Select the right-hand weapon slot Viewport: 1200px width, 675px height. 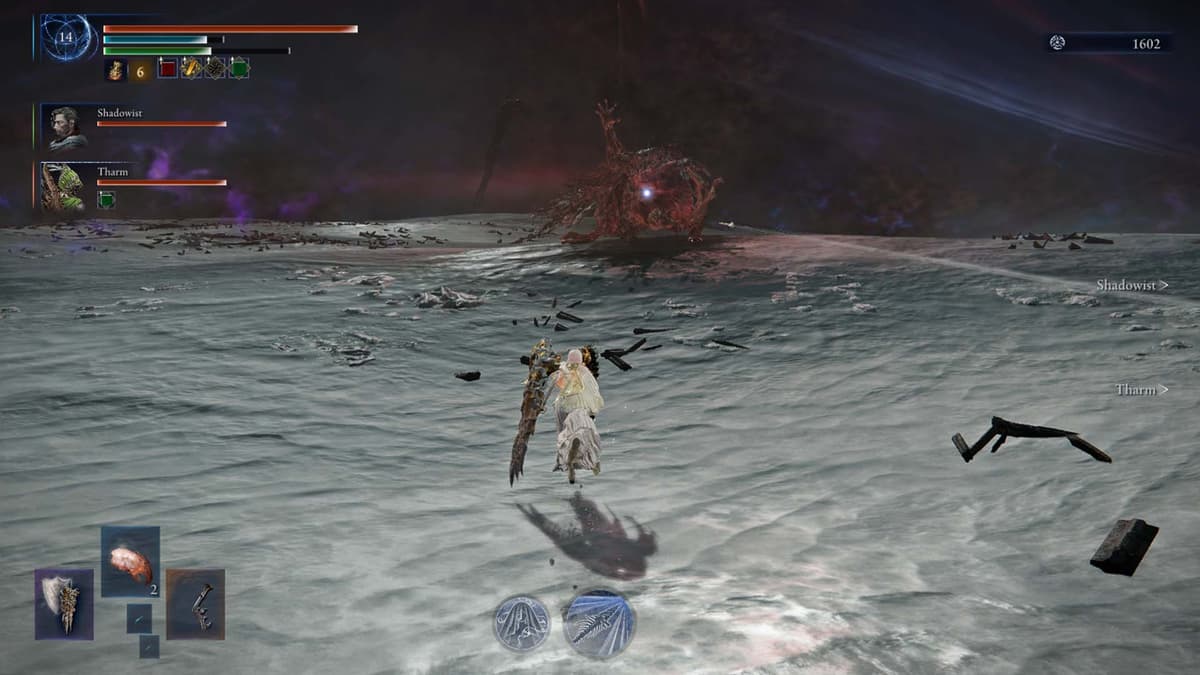195,604
